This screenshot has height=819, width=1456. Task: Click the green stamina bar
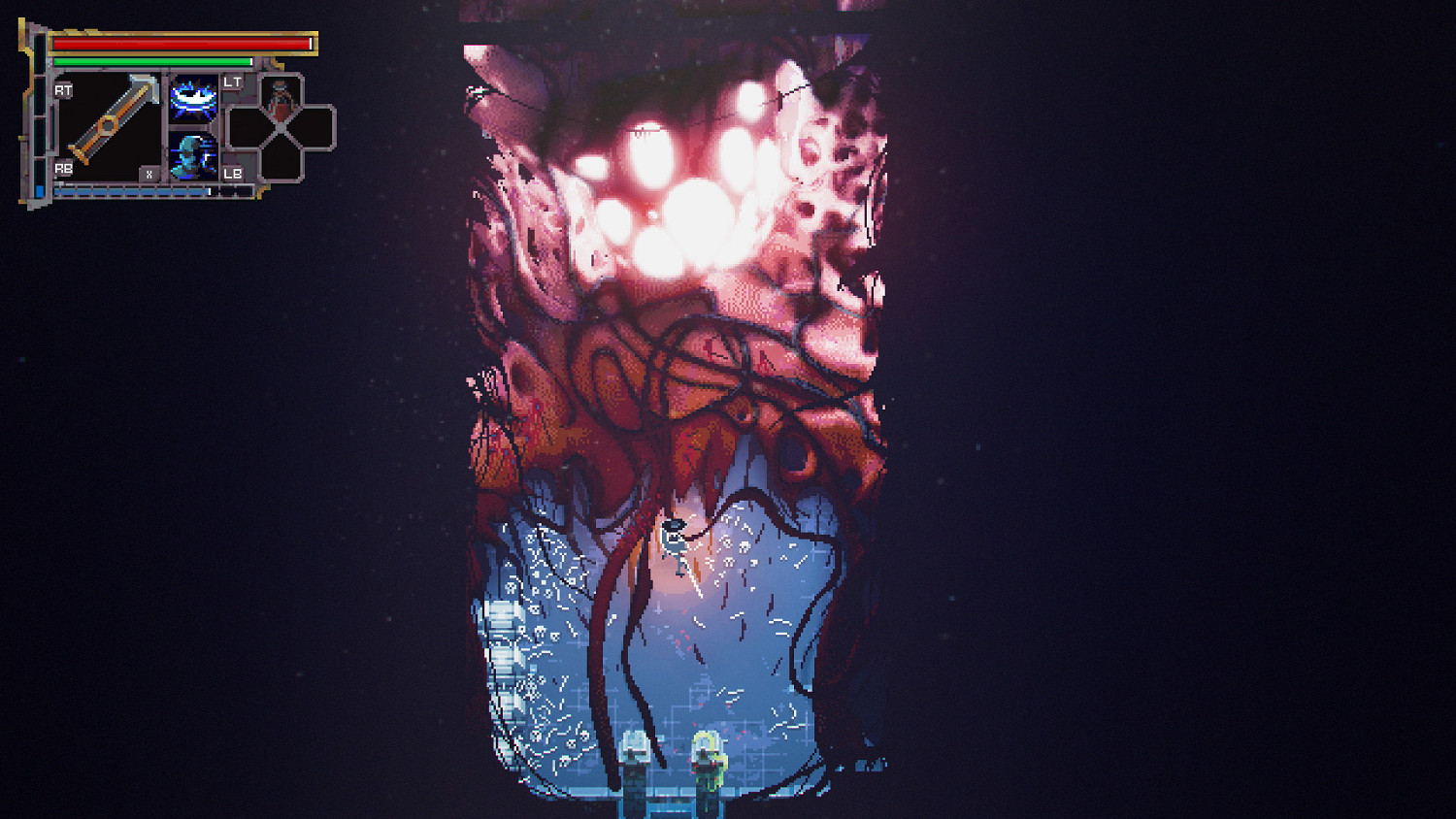click(153, 61)
